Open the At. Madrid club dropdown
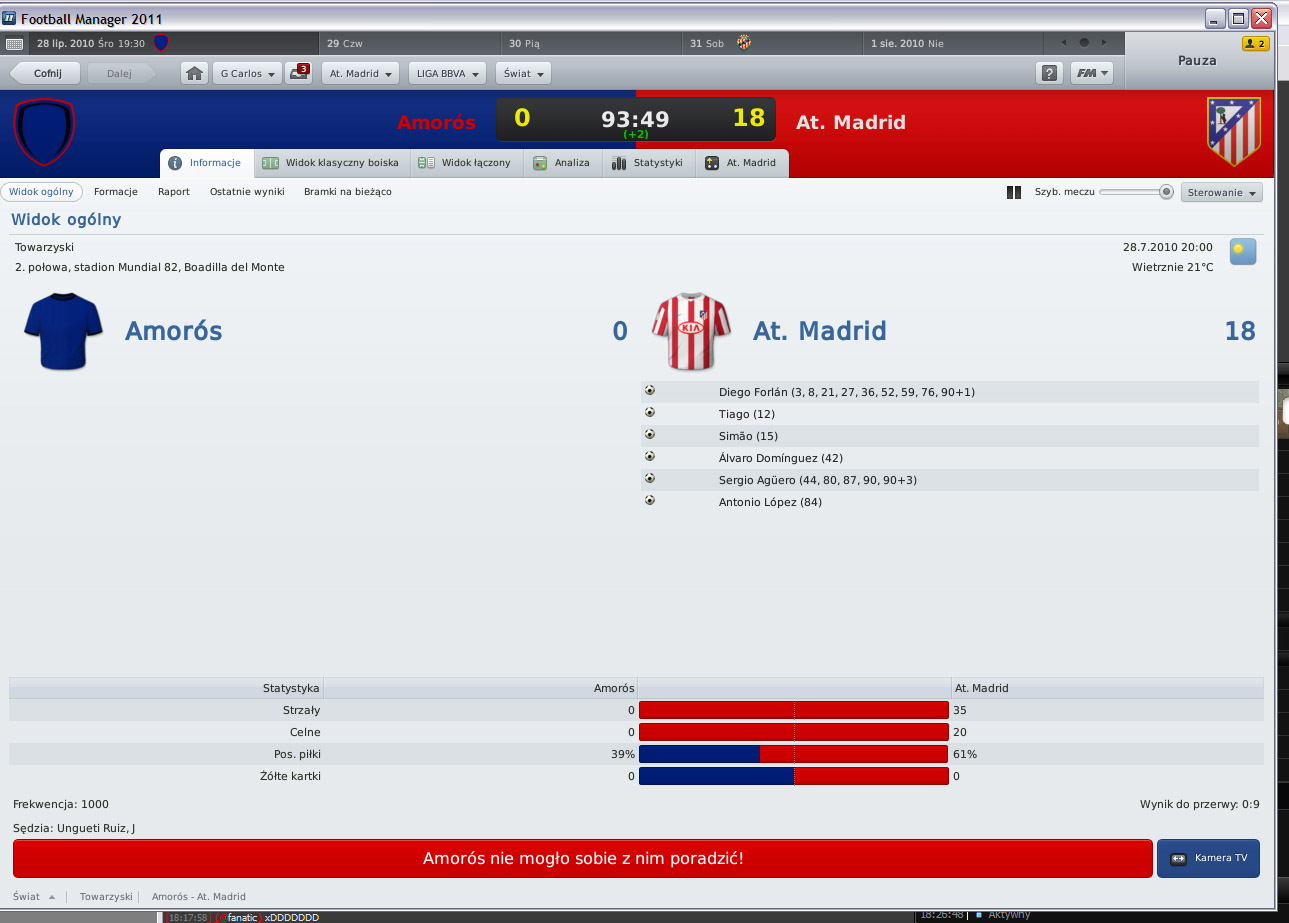The width and height of the screenshot is (1289, 923). 360,73
